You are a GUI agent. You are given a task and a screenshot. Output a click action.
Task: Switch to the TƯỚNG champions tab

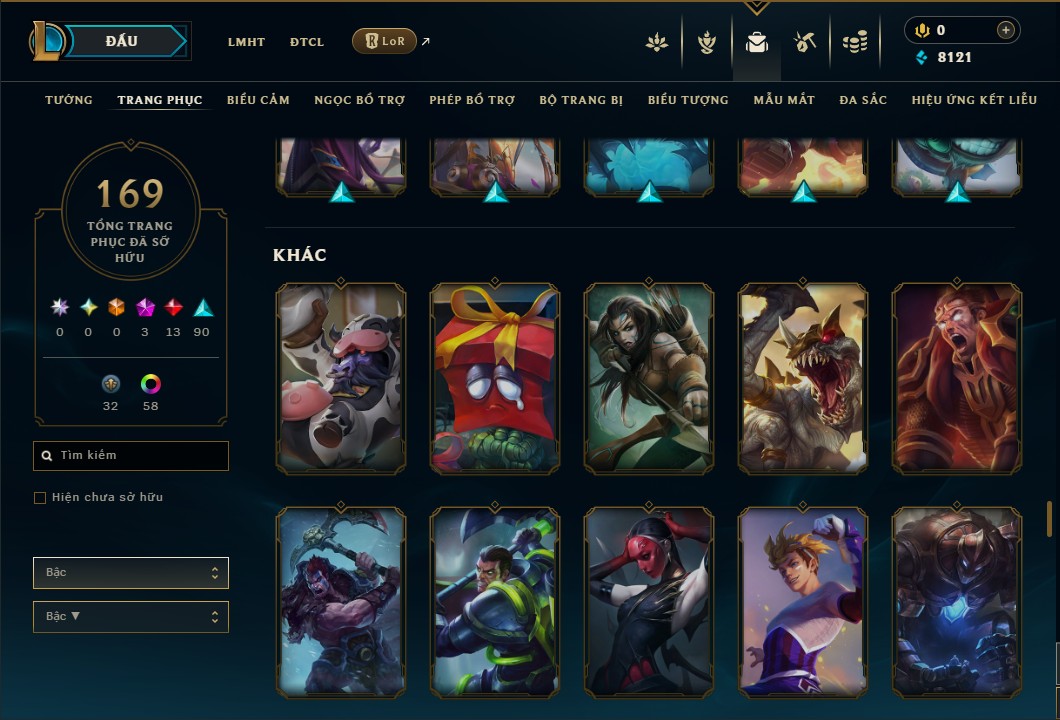click(x=69, y=100)
